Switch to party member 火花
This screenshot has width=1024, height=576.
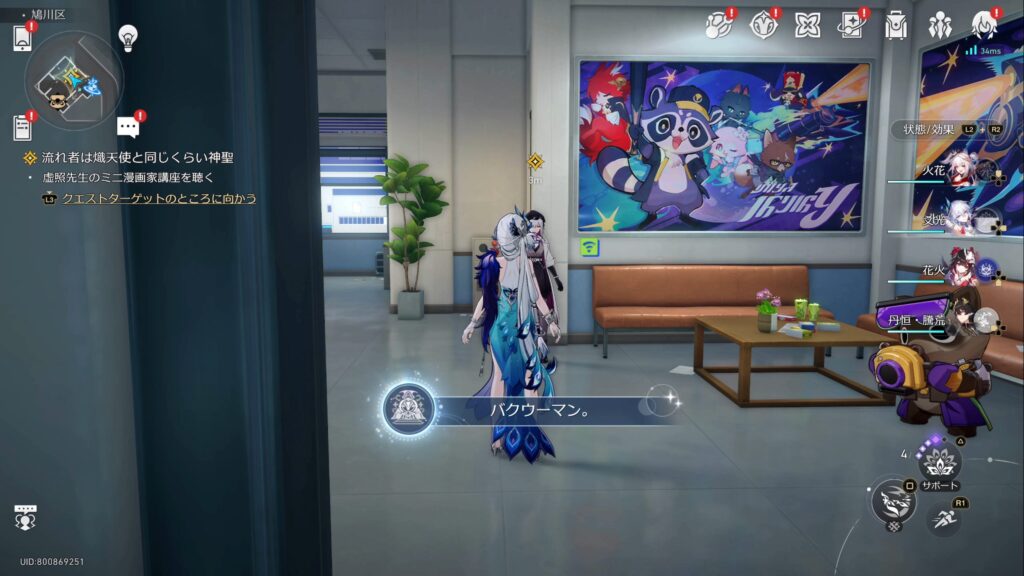pyautogui.click(x=962, y=173)
